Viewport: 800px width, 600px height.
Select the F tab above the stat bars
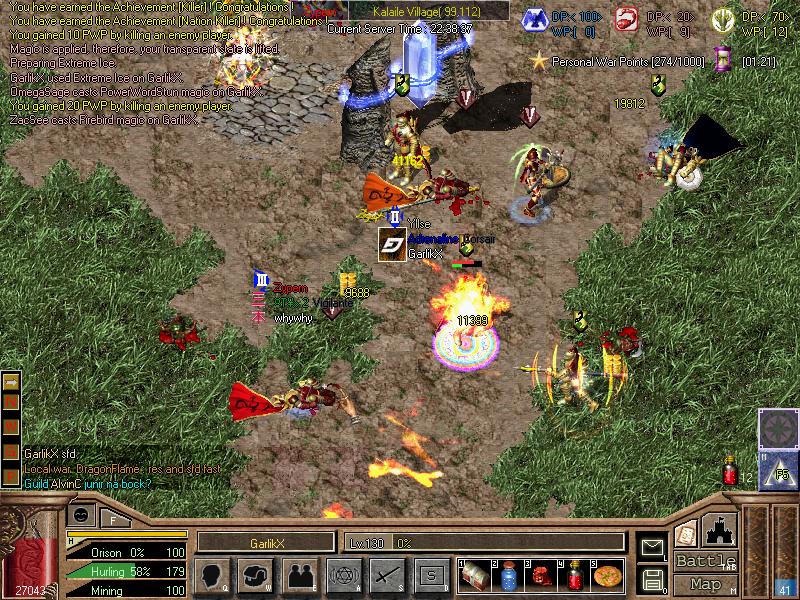(114, 519)
